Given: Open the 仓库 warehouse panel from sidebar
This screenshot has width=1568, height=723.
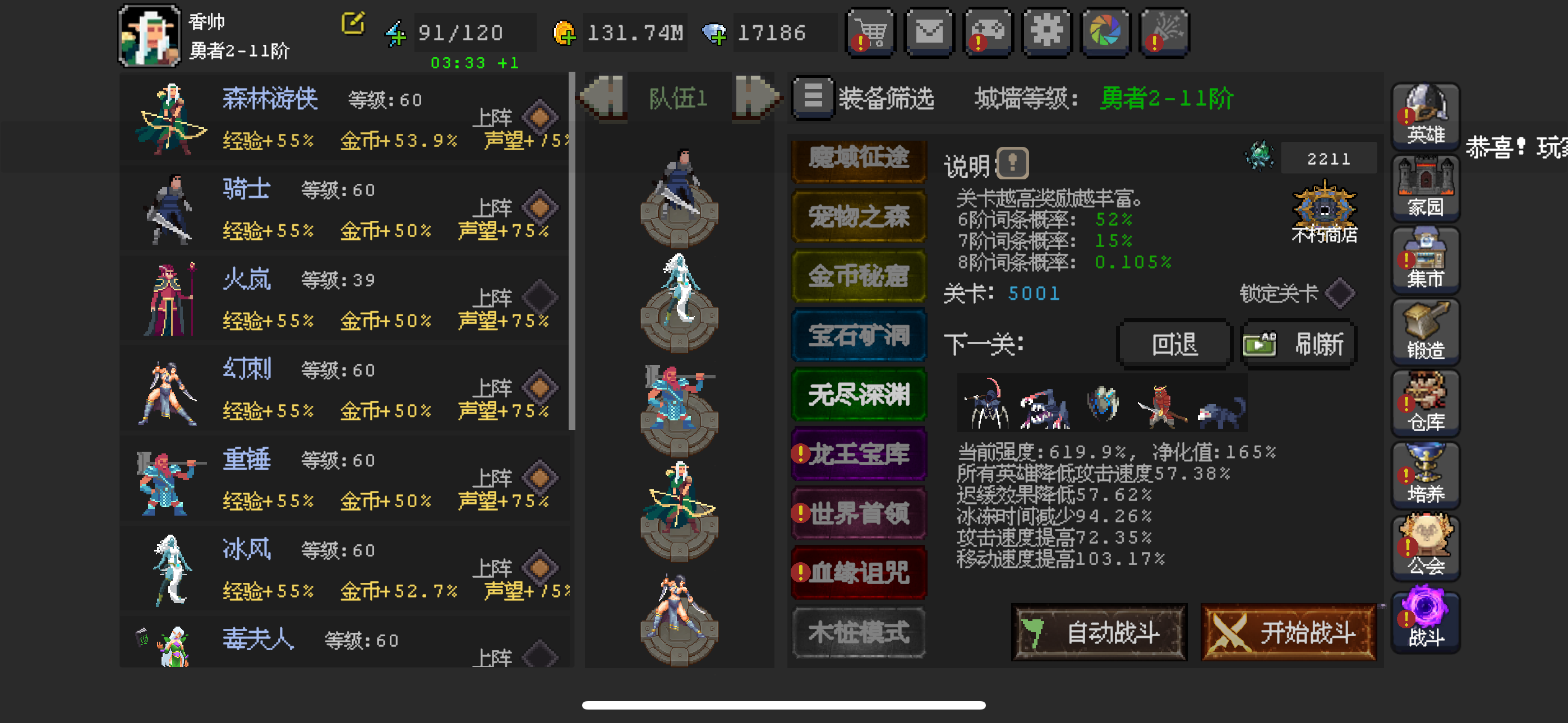Looking at the screenshot, I should [x=1425, y=404].
